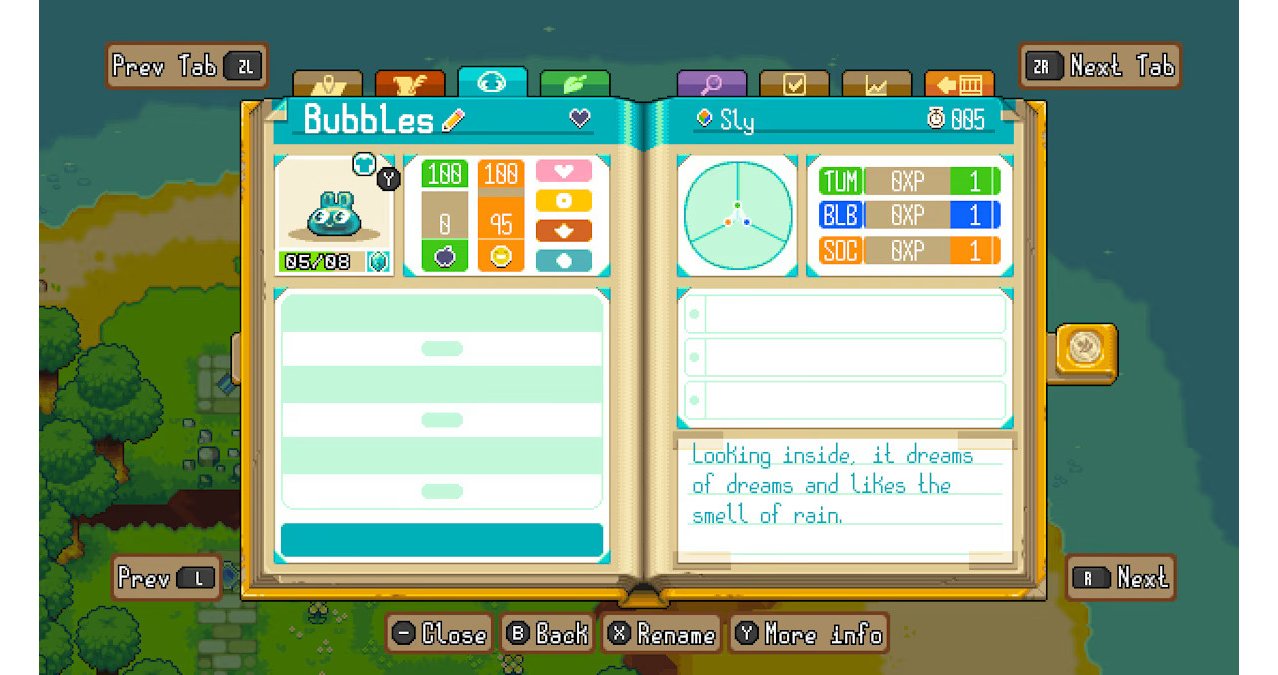The width and height of the screenshot is (1278, 675).
Task: Choose the Rename option
Action: [662, 634]
